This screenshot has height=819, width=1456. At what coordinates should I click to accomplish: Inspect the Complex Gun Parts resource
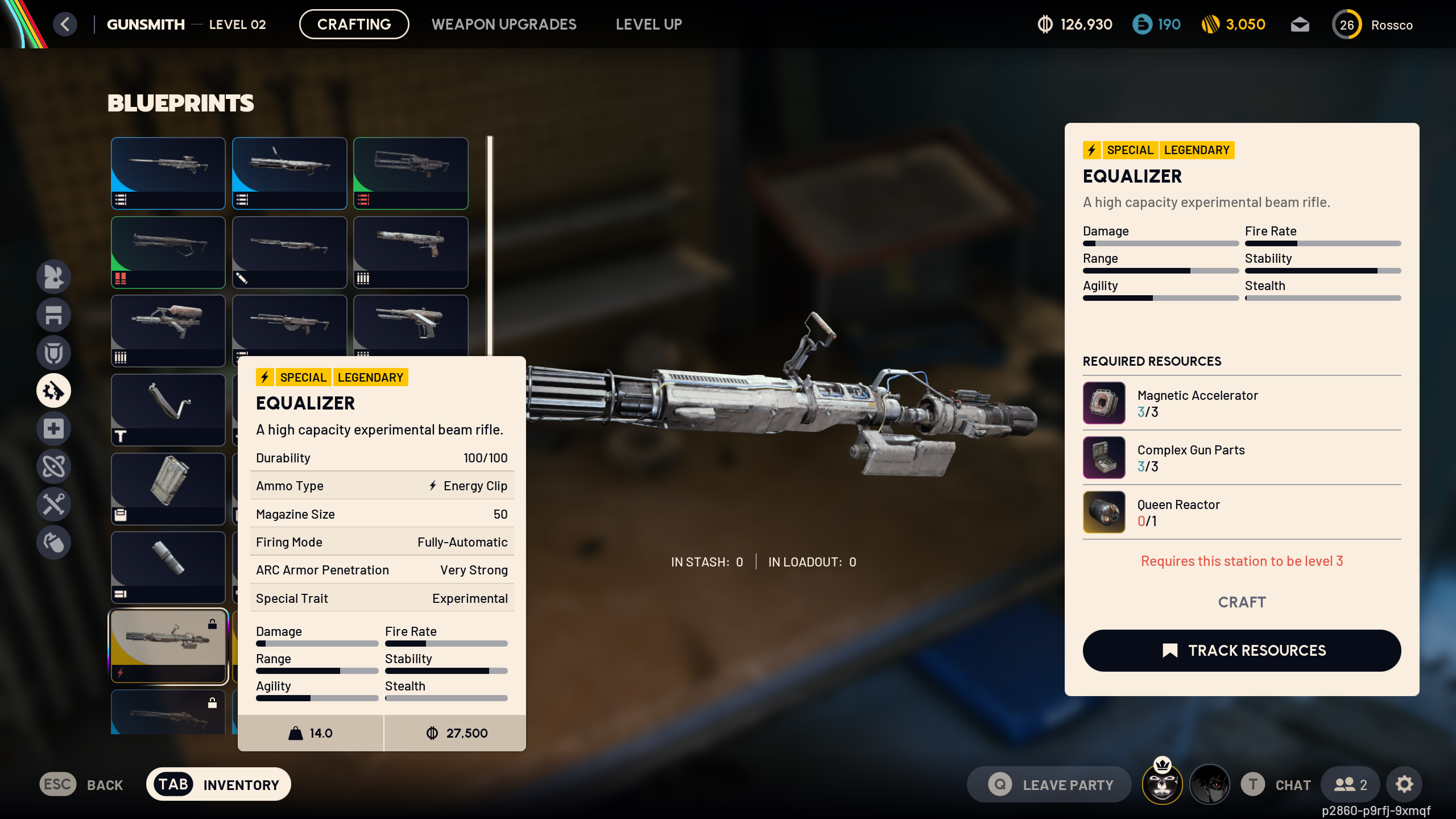pos(1104,457)
